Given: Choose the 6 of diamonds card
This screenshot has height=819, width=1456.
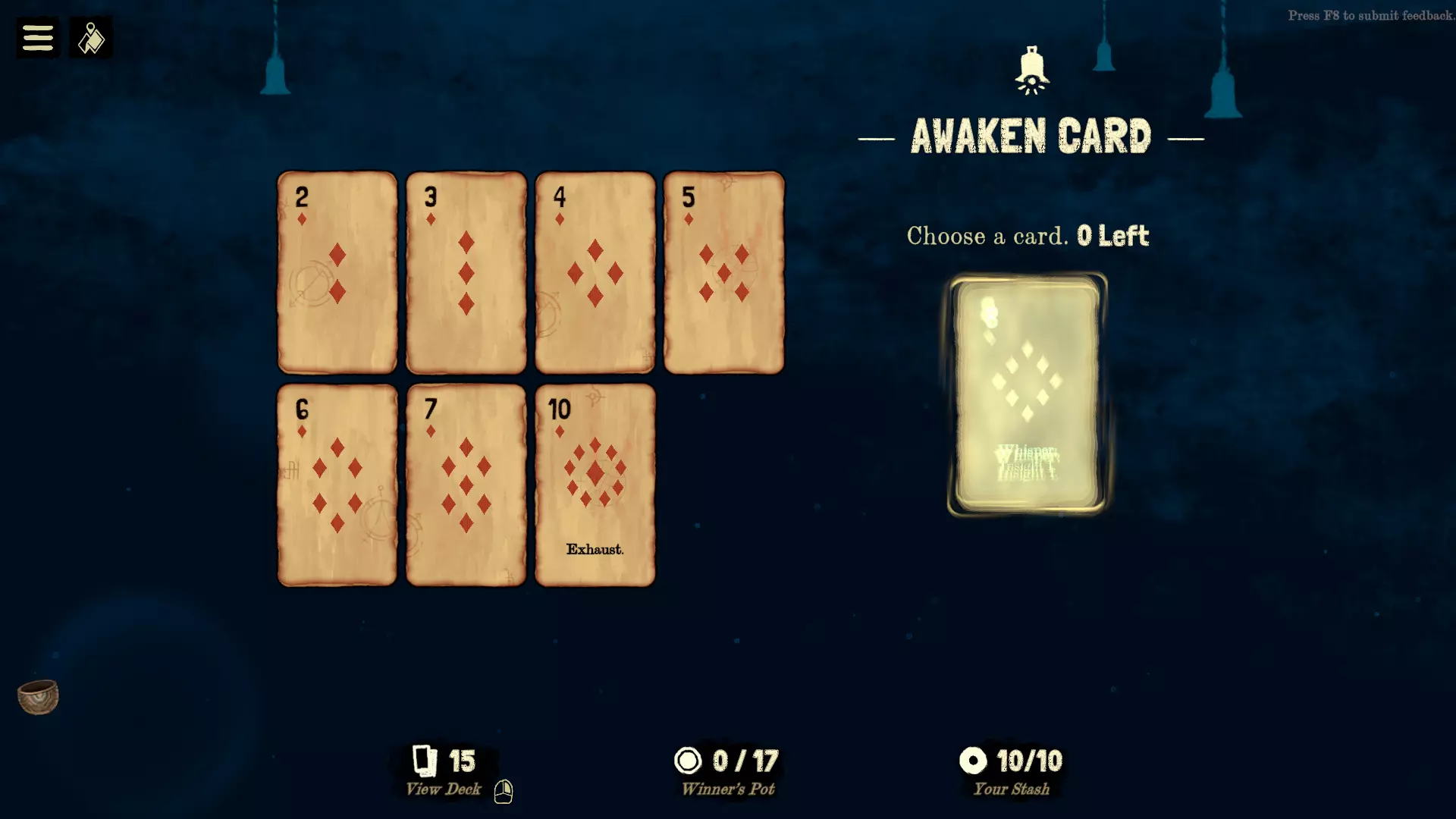Looking at the screenshot, I should [337, 485].
